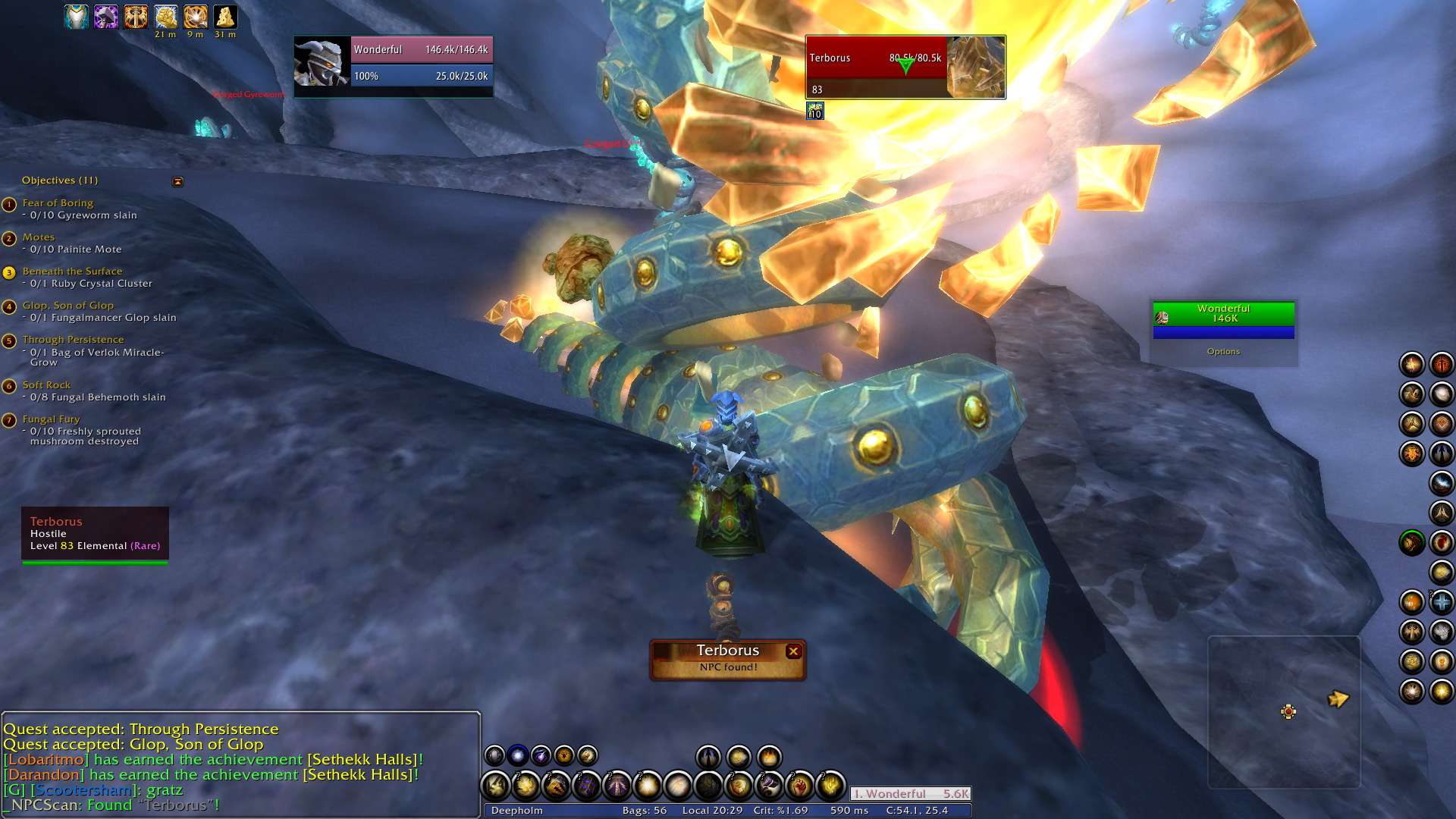
Task: Click the Terborus NPC found button
Action: 726,659
